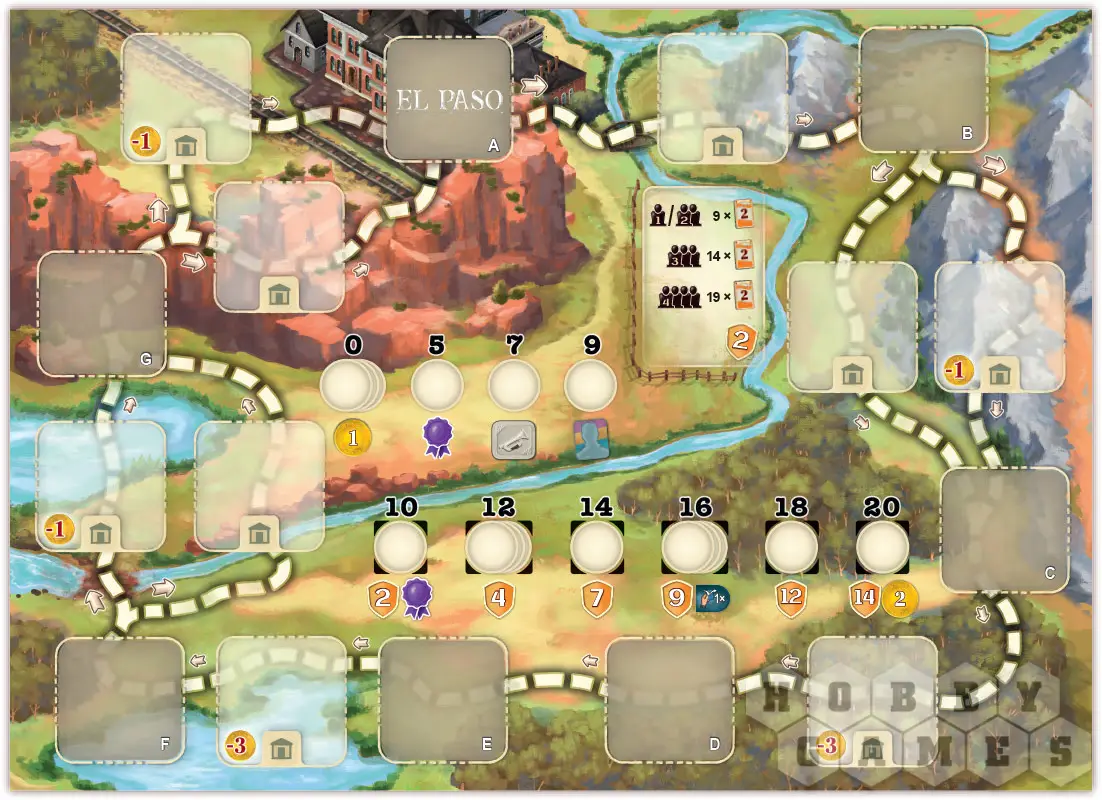Screen dimensions: 1102x800
Task: Choose the board space labeled B
Action: (x=923, y=90)
